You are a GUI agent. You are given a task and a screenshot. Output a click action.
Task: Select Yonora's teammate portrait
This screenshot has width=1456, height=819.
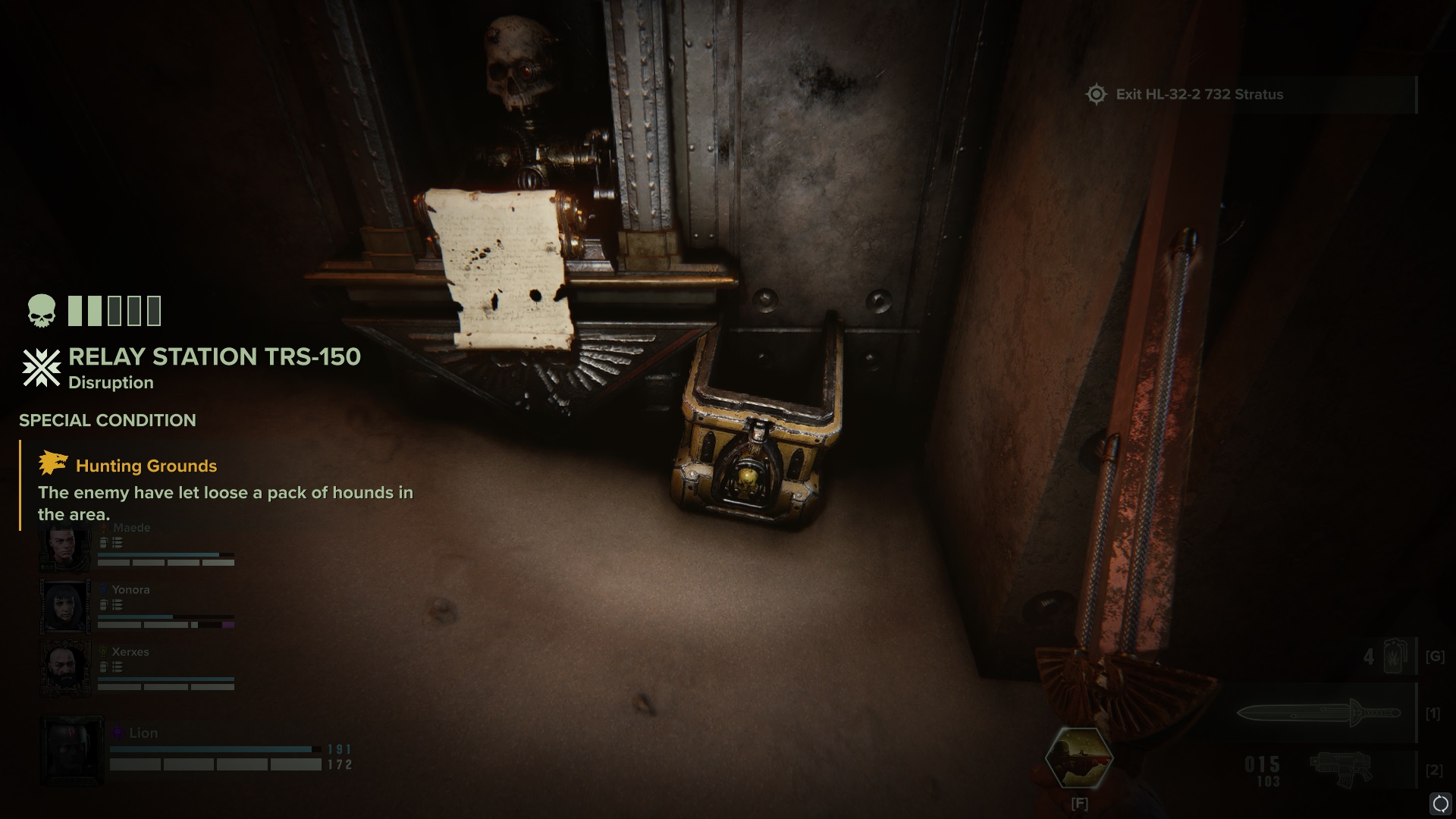65,607
